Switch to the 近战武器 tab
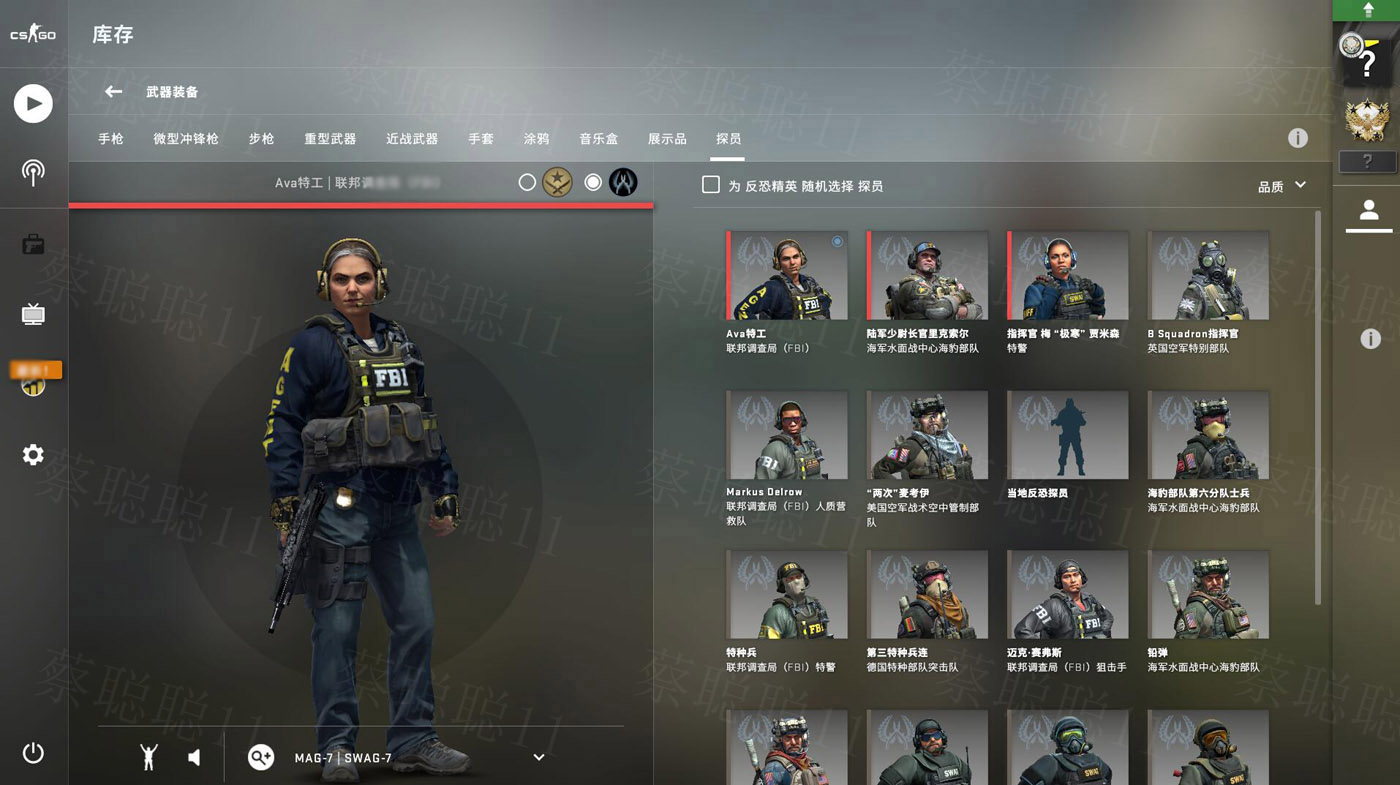 [412, 139]
